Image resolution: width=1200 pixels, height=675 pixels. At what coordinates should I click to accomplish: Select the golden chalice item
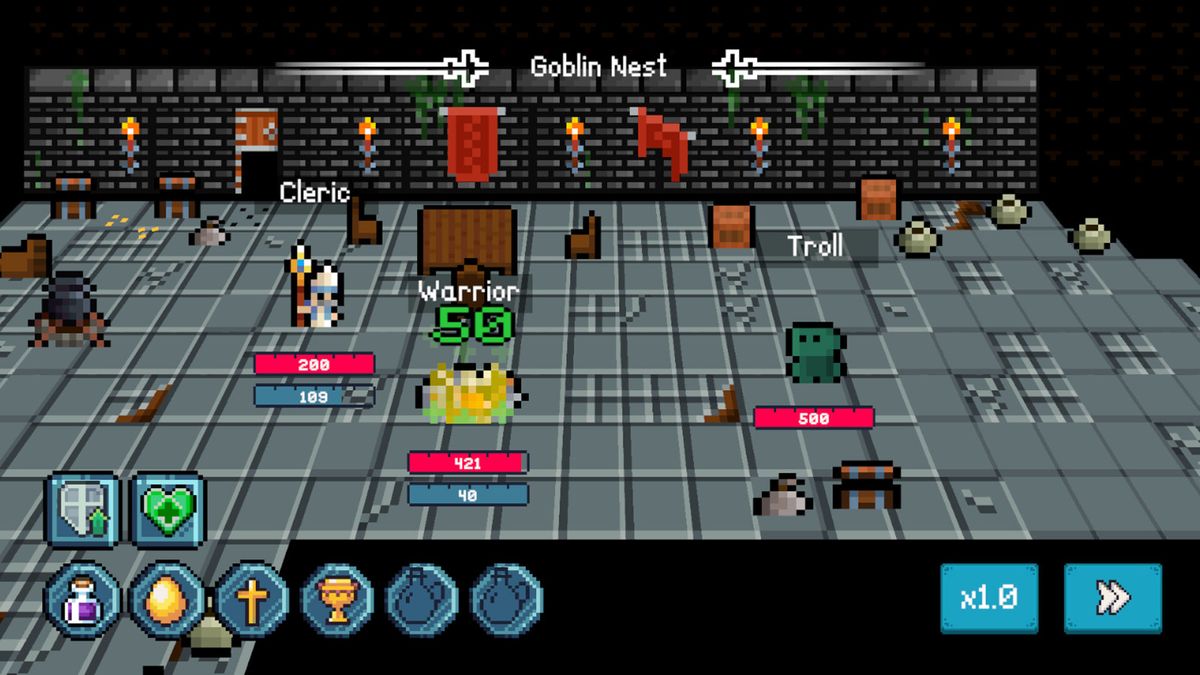pyautogui.click(x=337, y=600)
